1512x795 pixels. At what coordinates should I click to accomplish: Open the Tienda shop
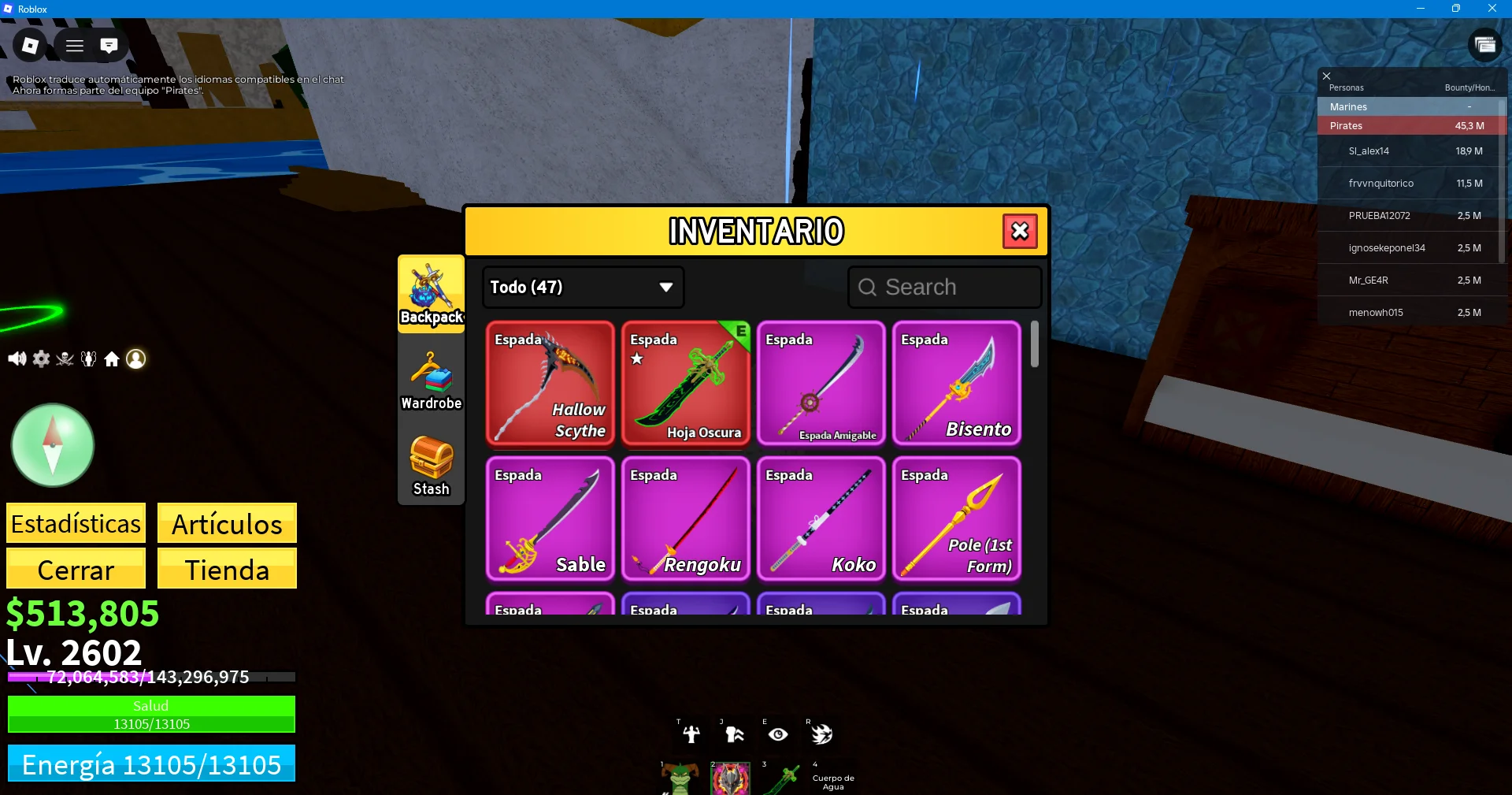227,569
